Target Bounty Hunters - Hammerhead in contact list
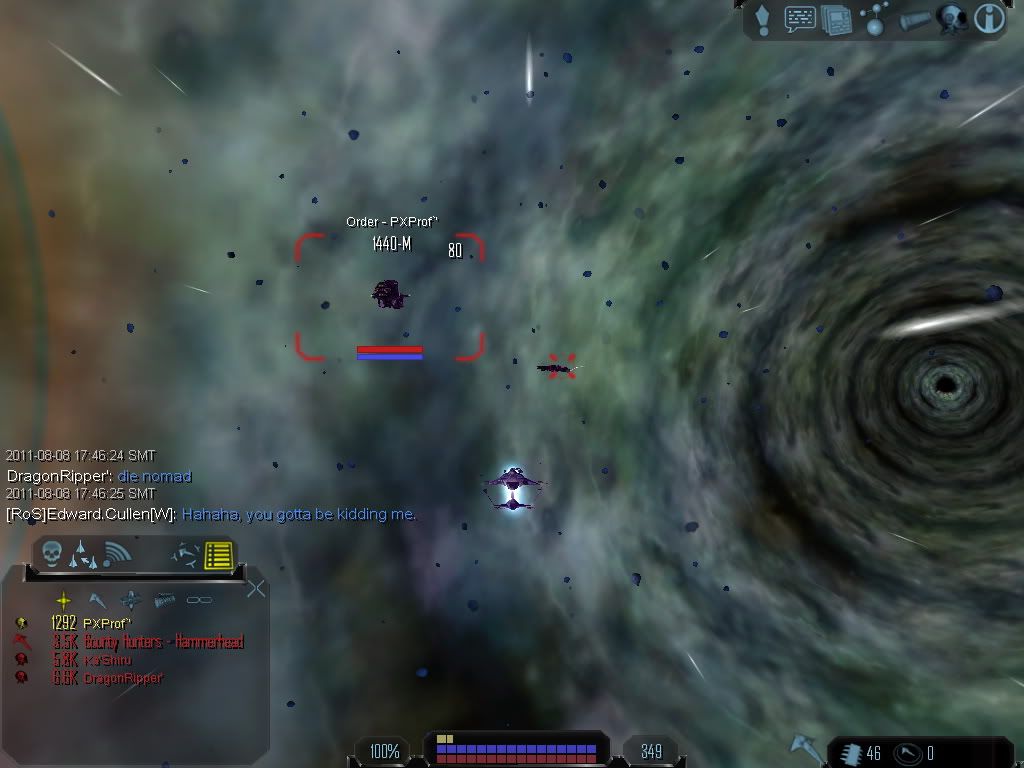 pyautogui.click(x=163, y=642)
